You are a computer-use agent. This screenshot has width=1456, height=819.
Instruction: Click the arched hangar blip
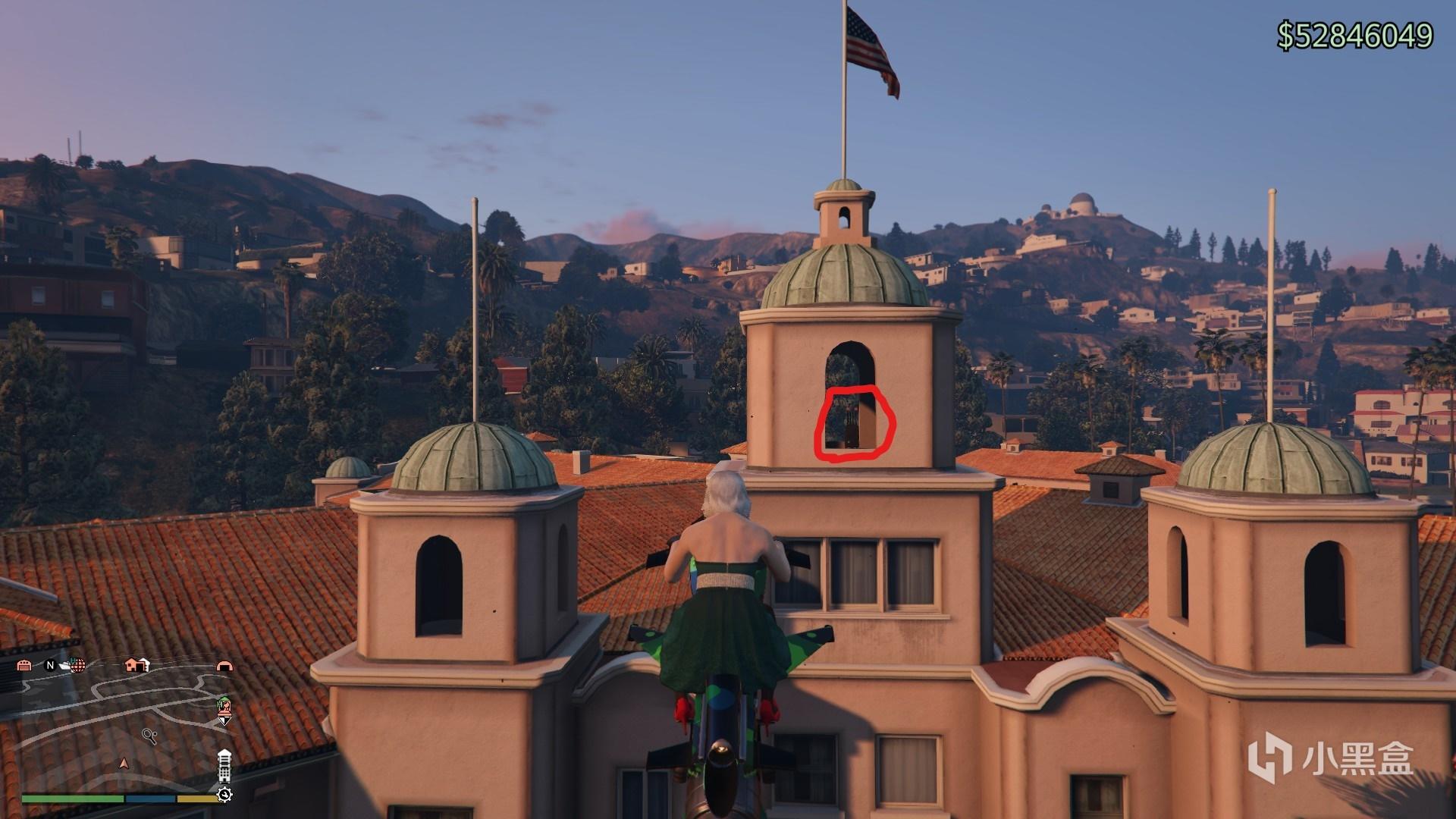[224, 666]
